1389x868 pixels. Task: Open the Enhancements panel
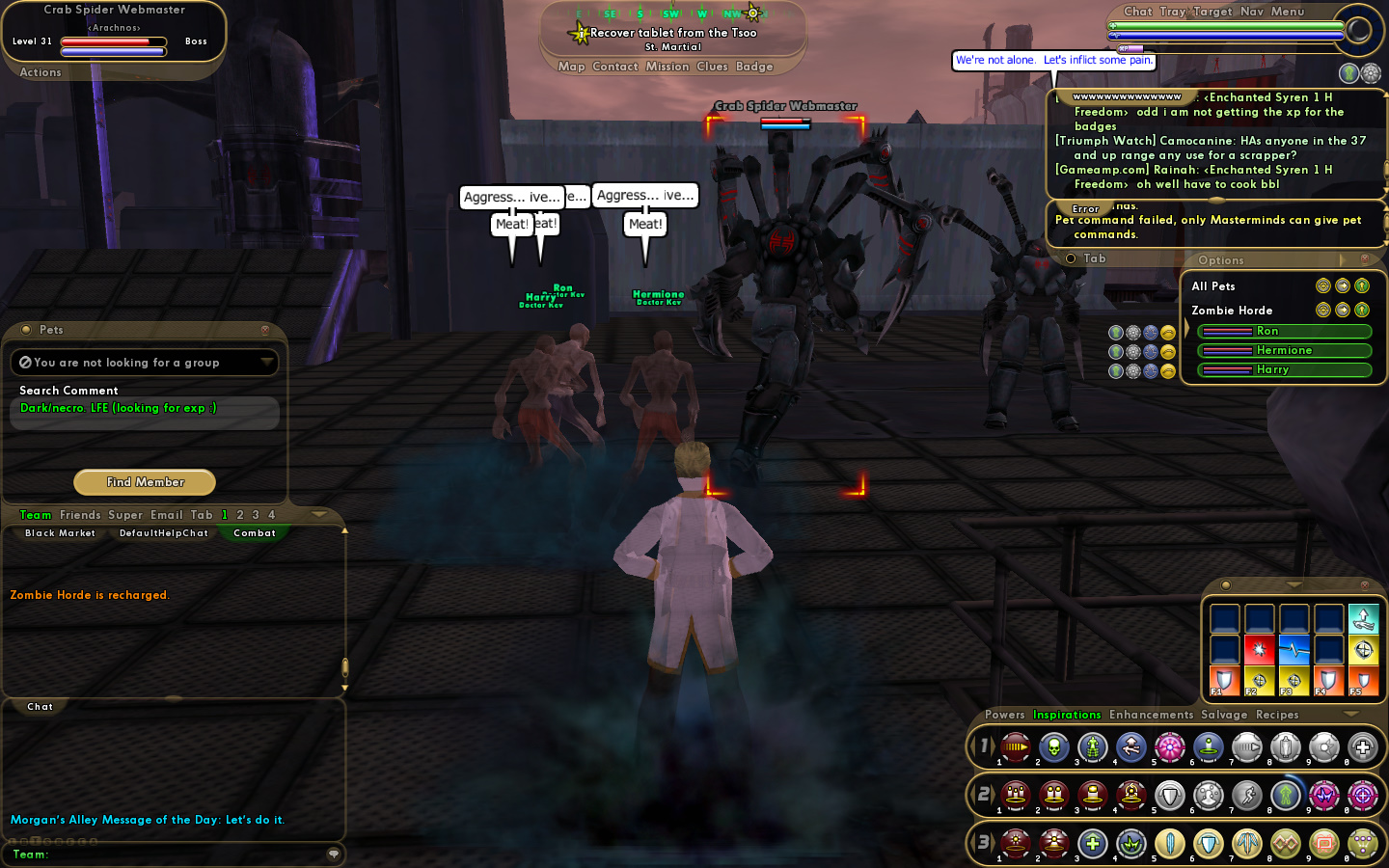tap(1151, 715)
